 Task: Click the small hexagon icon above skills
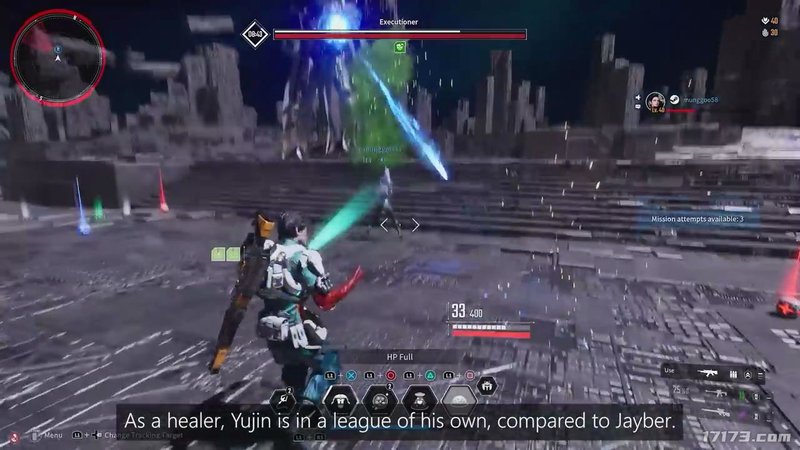(x=487, y=384)
